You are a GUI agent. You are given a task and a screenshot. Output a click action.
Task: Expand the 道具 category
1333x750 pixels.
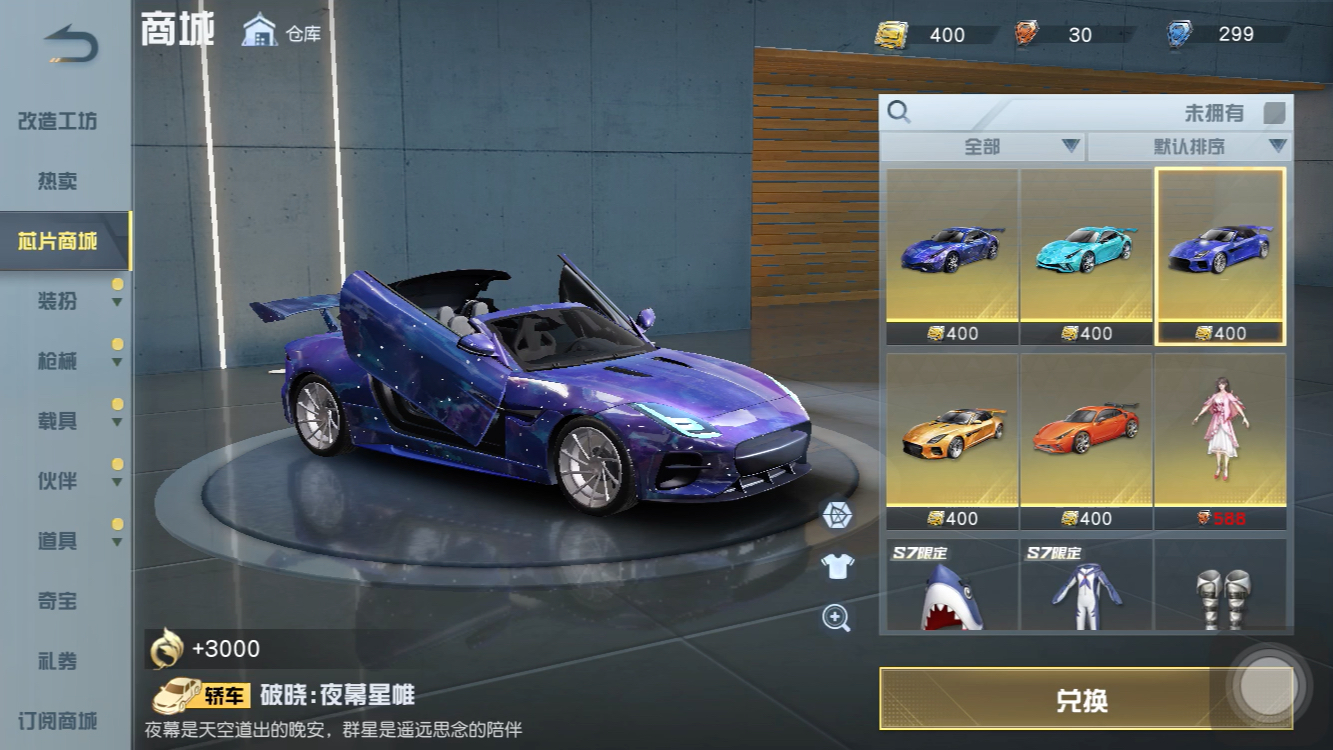[x=58, y=541]
